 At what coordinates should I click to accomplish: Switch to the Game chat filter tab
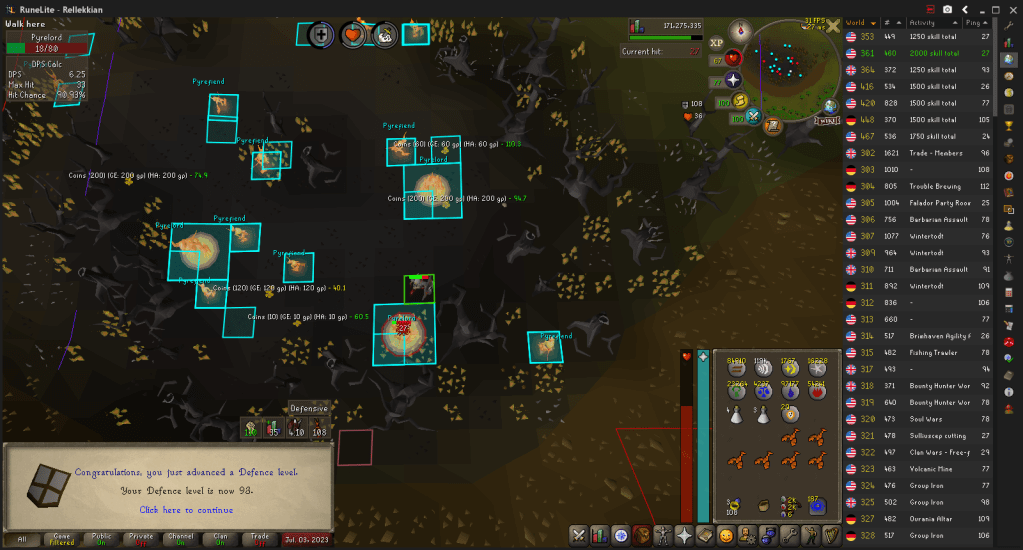pos(61,538)
